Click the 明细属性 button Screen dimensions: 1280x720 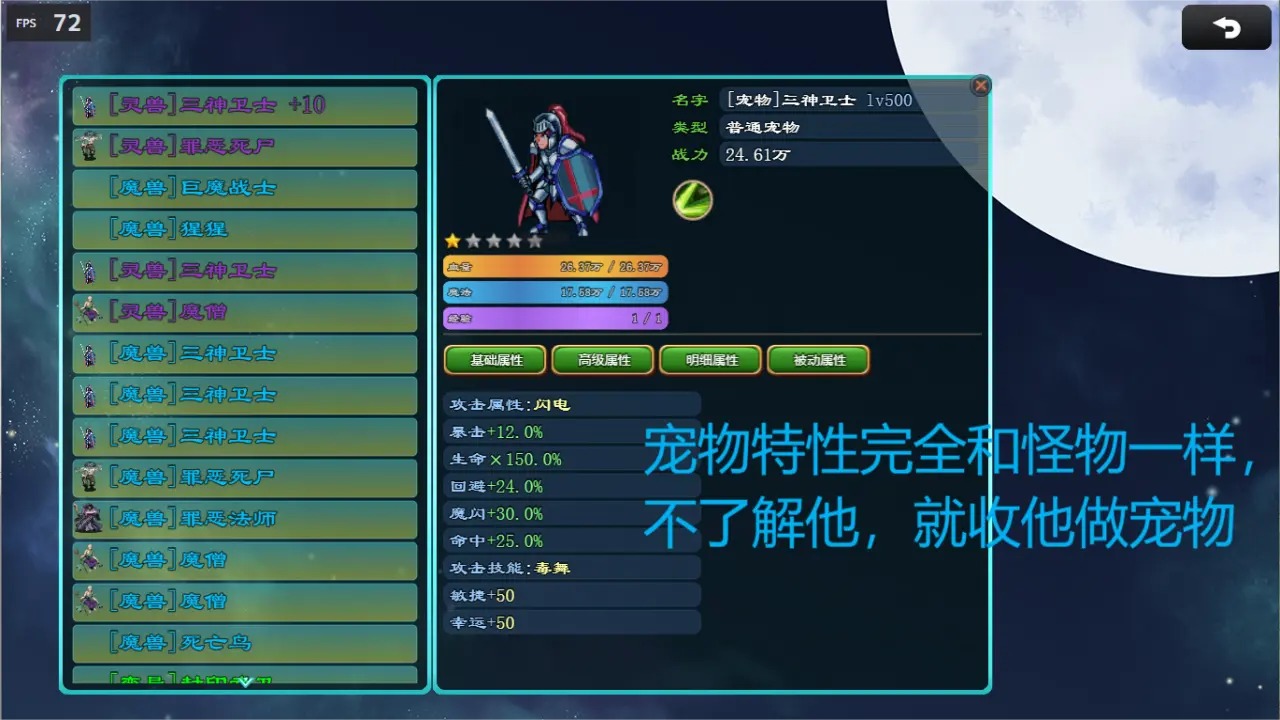coord(710,360)
